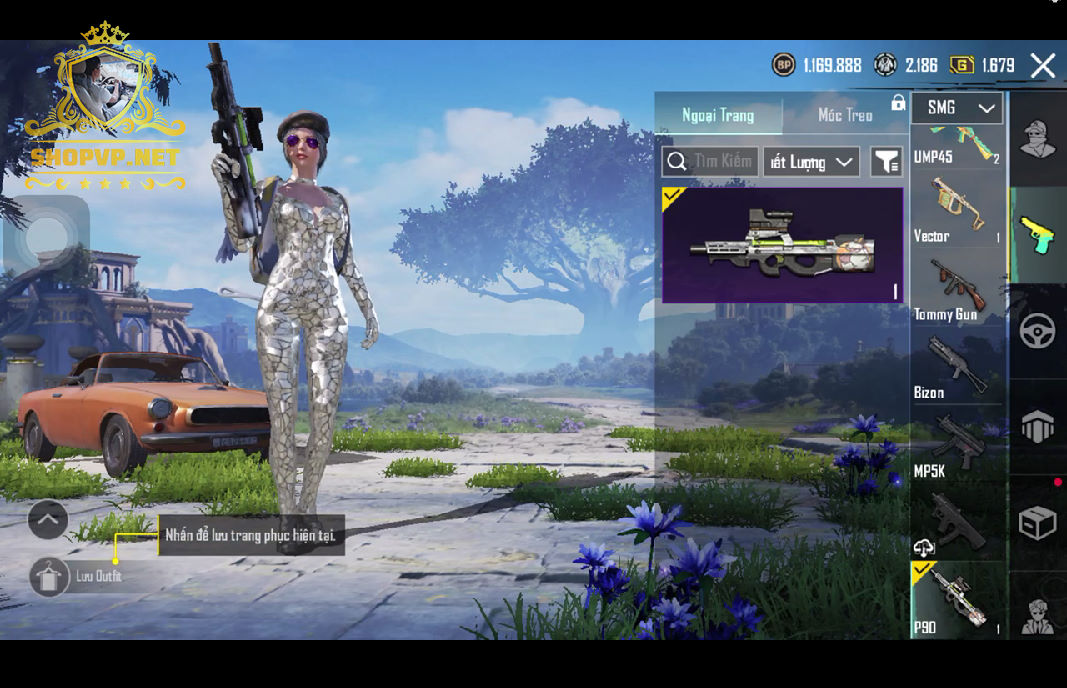Open the crate box category icon
The height and width of the screenshot is (688, 1067).
[1037, 523]
